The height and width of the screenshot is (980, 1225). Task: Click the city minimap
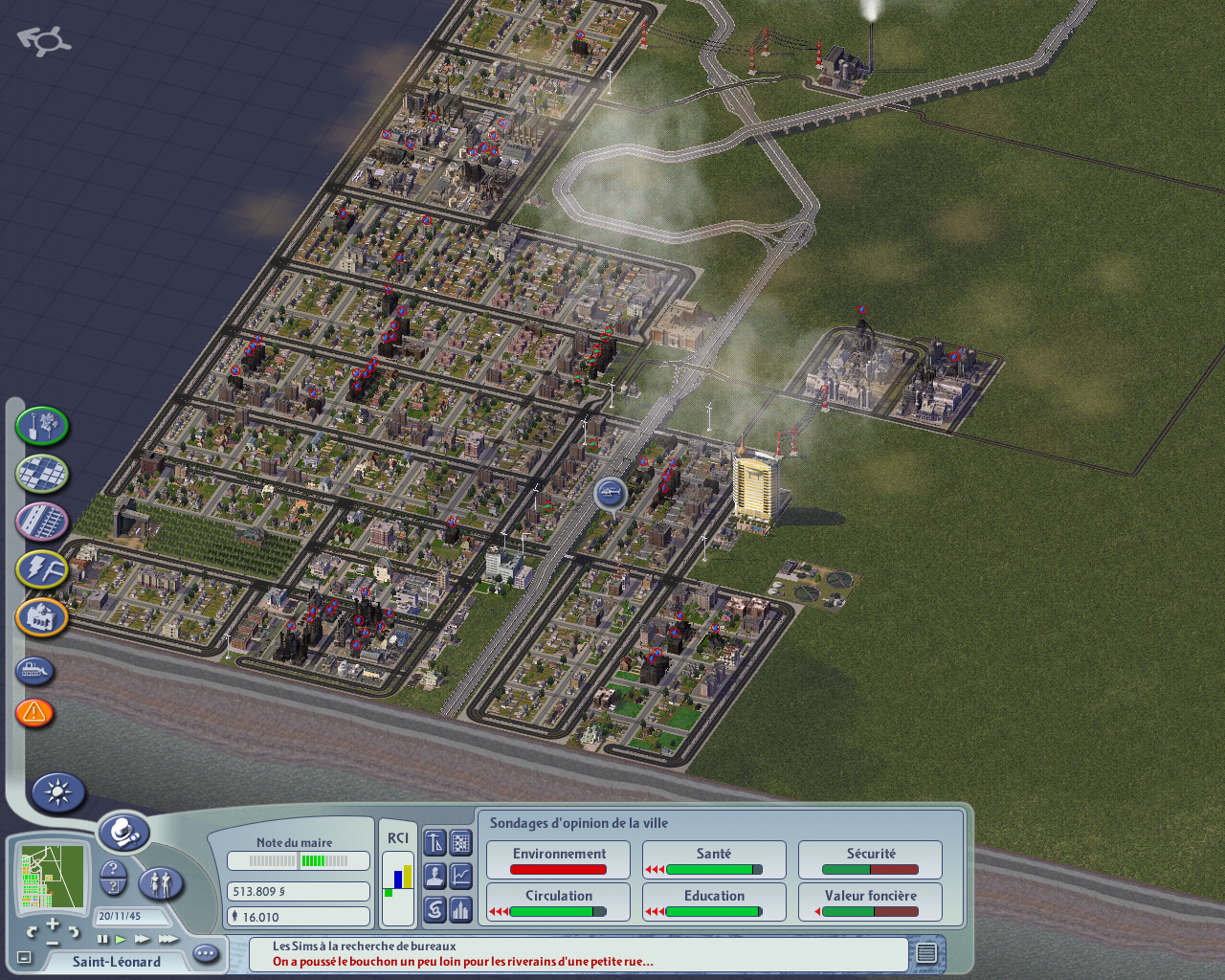pyautogui.click(x=53, y=876)
